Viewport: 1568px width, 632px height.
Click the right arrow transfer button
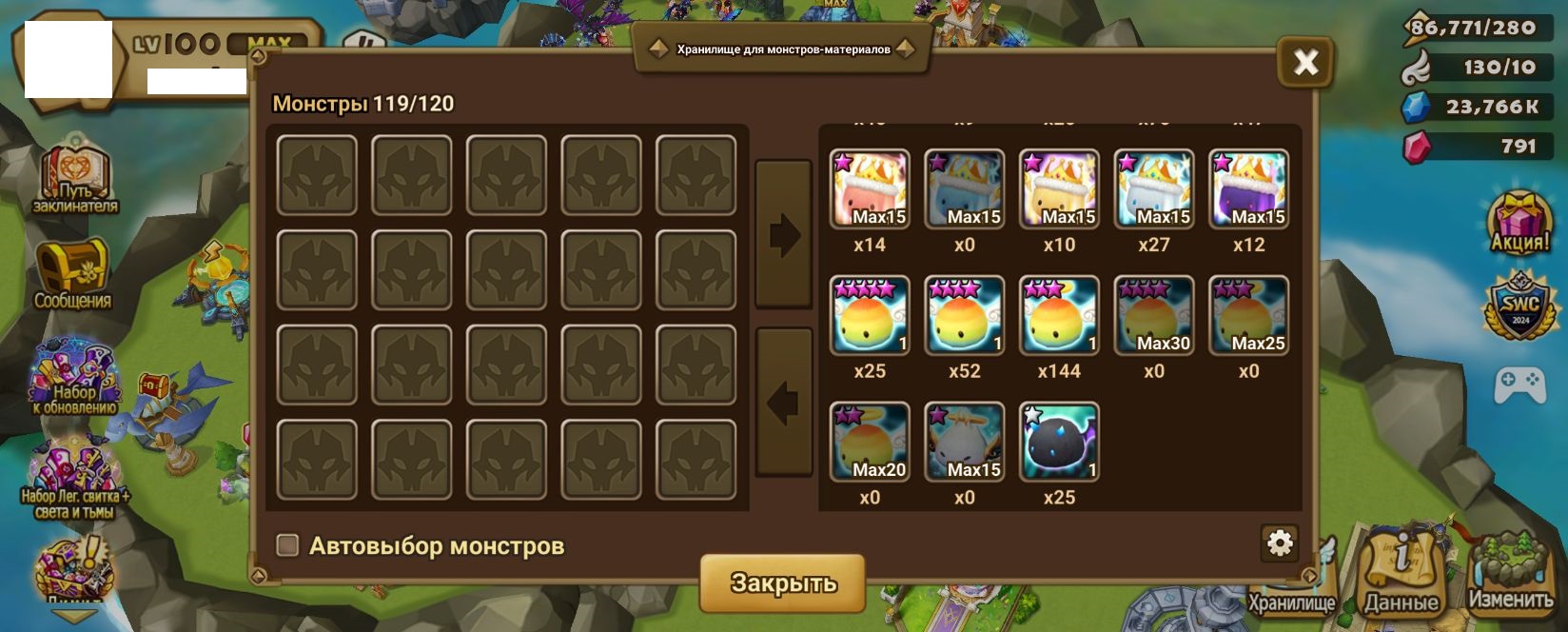(x=783, y=234)
